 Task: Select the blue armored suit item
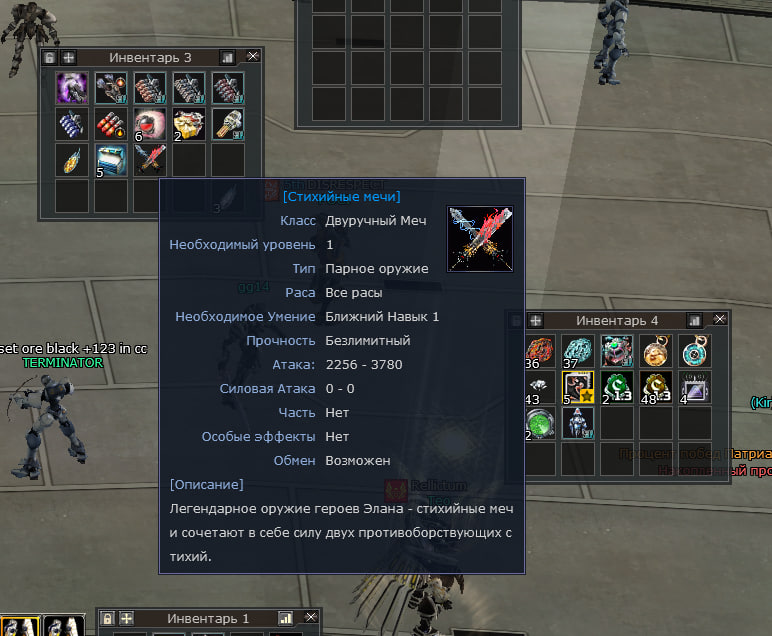[578, 422]
